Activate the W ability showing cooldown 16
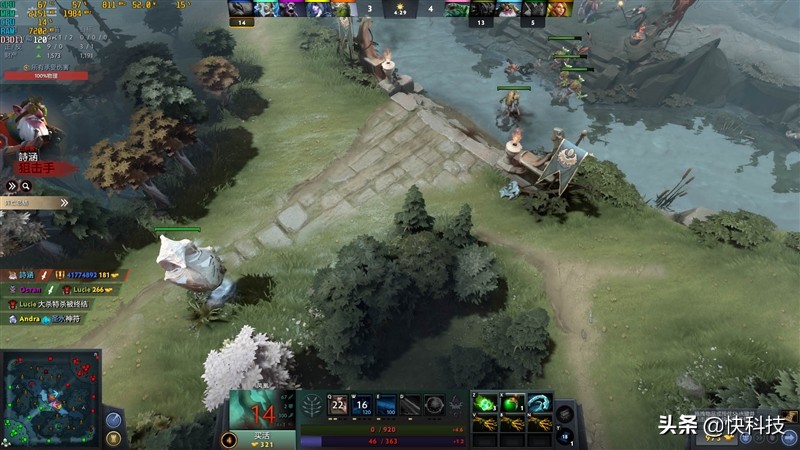The width and height of the screenshot is (800, 450). (x=361, y=405)
